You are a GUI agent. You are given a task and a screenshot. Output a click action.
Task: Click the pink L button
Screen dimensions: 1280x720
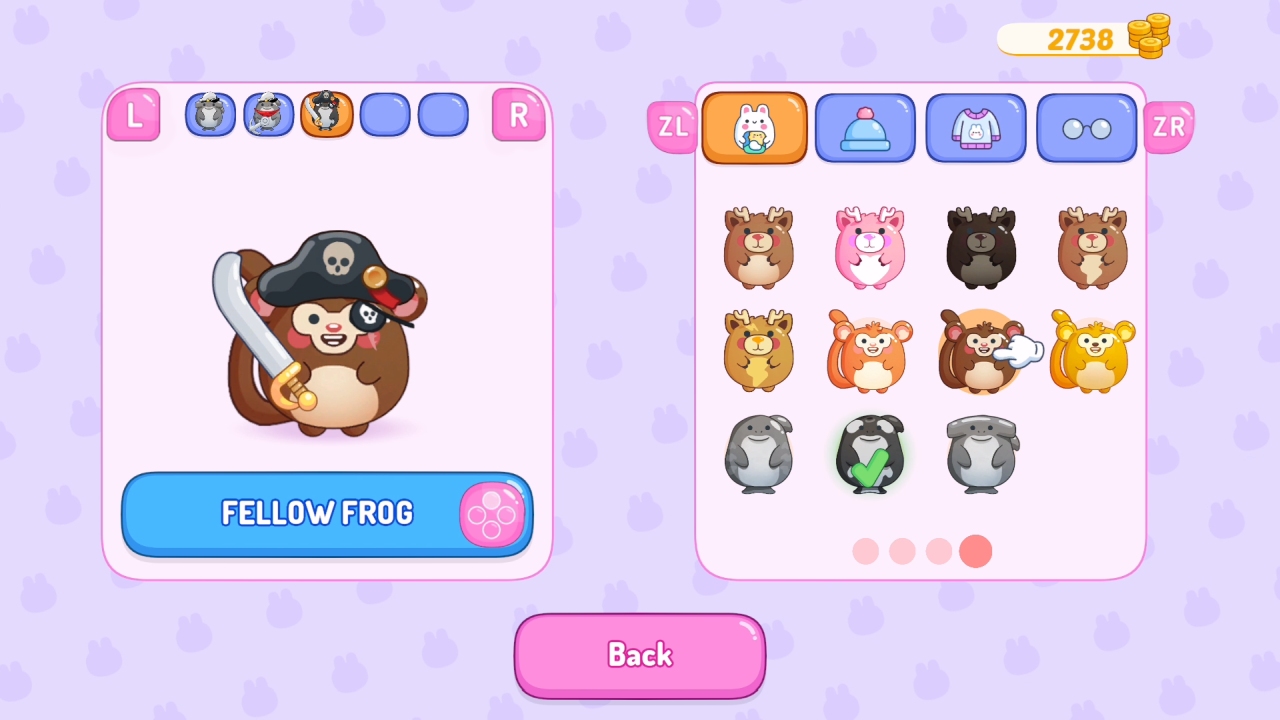tap(133, 114)
